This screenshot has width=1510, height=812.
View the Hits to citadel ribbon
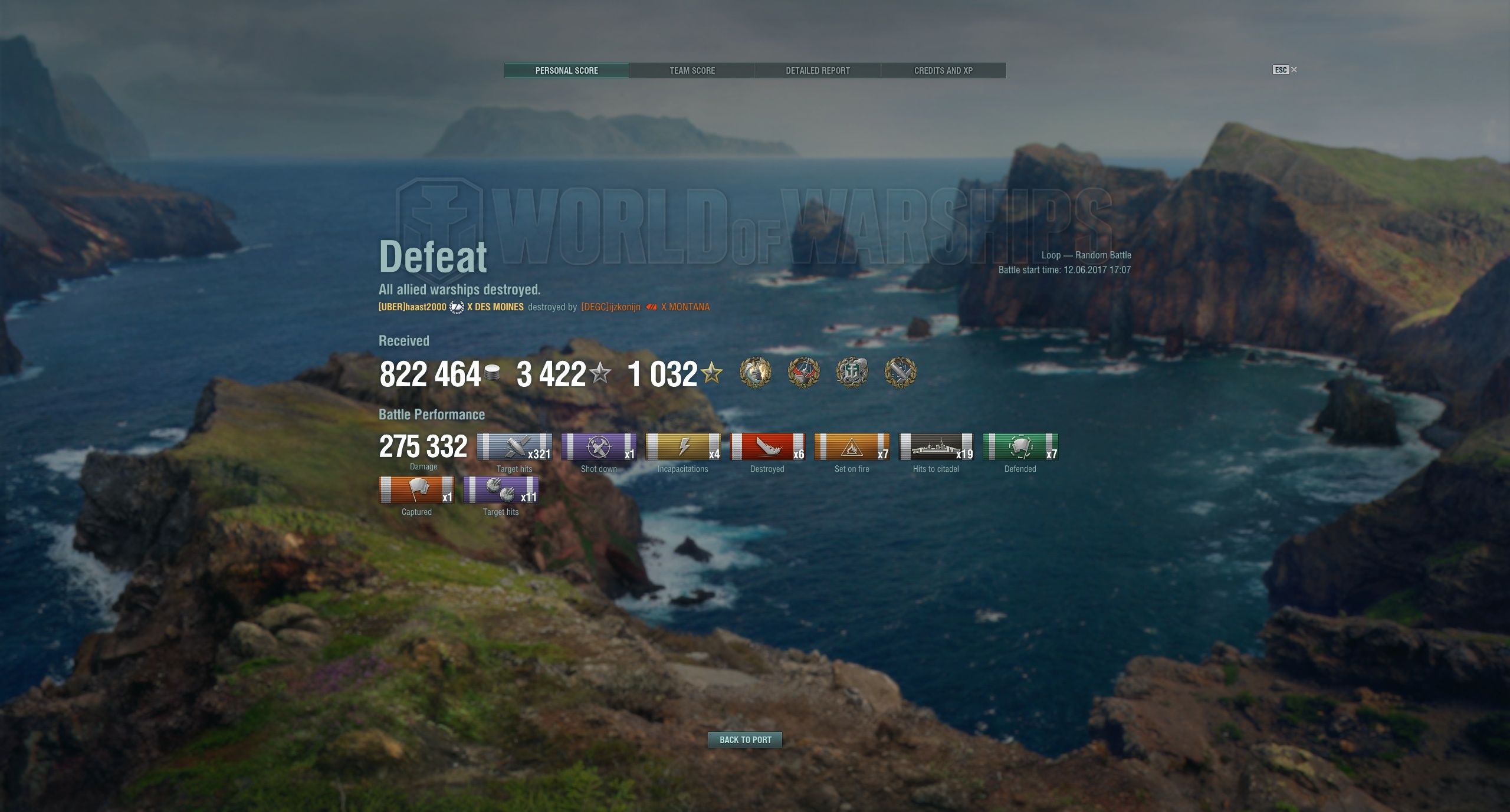[x=936, y=447]
